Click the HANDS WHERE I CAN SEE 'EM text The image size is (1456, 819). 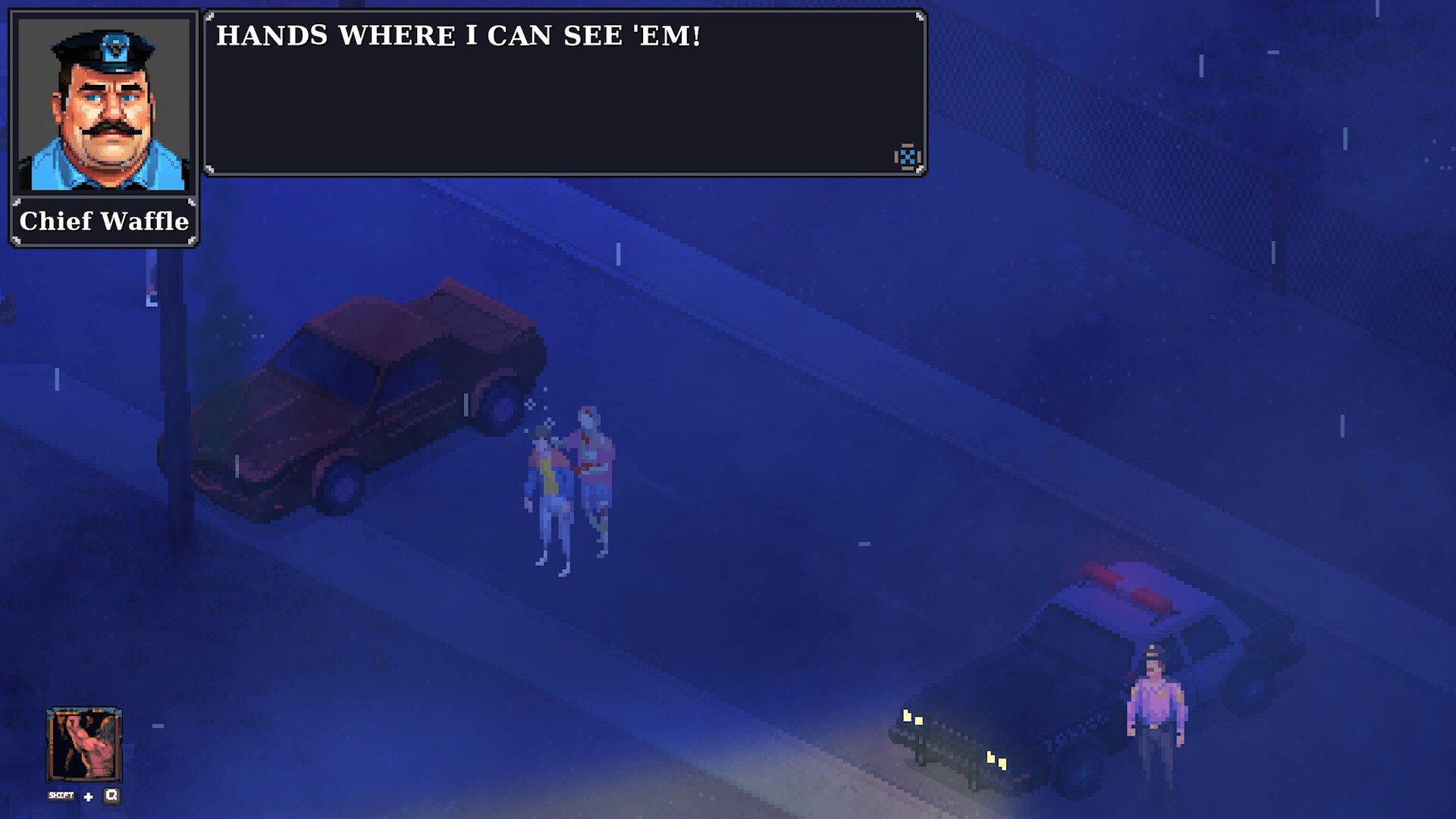(x=459, y=34)
